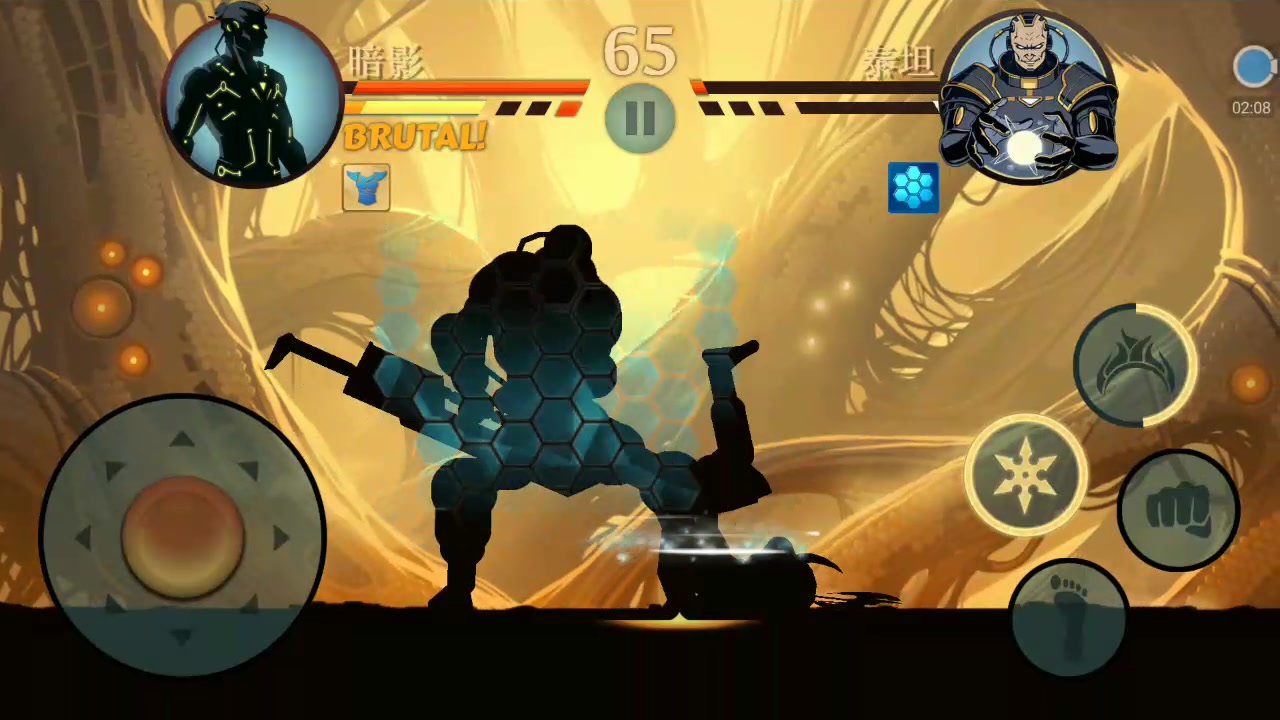Tap the orange virtual joystick knob
Screen dimensions: 1280x720
coord(183,536)
